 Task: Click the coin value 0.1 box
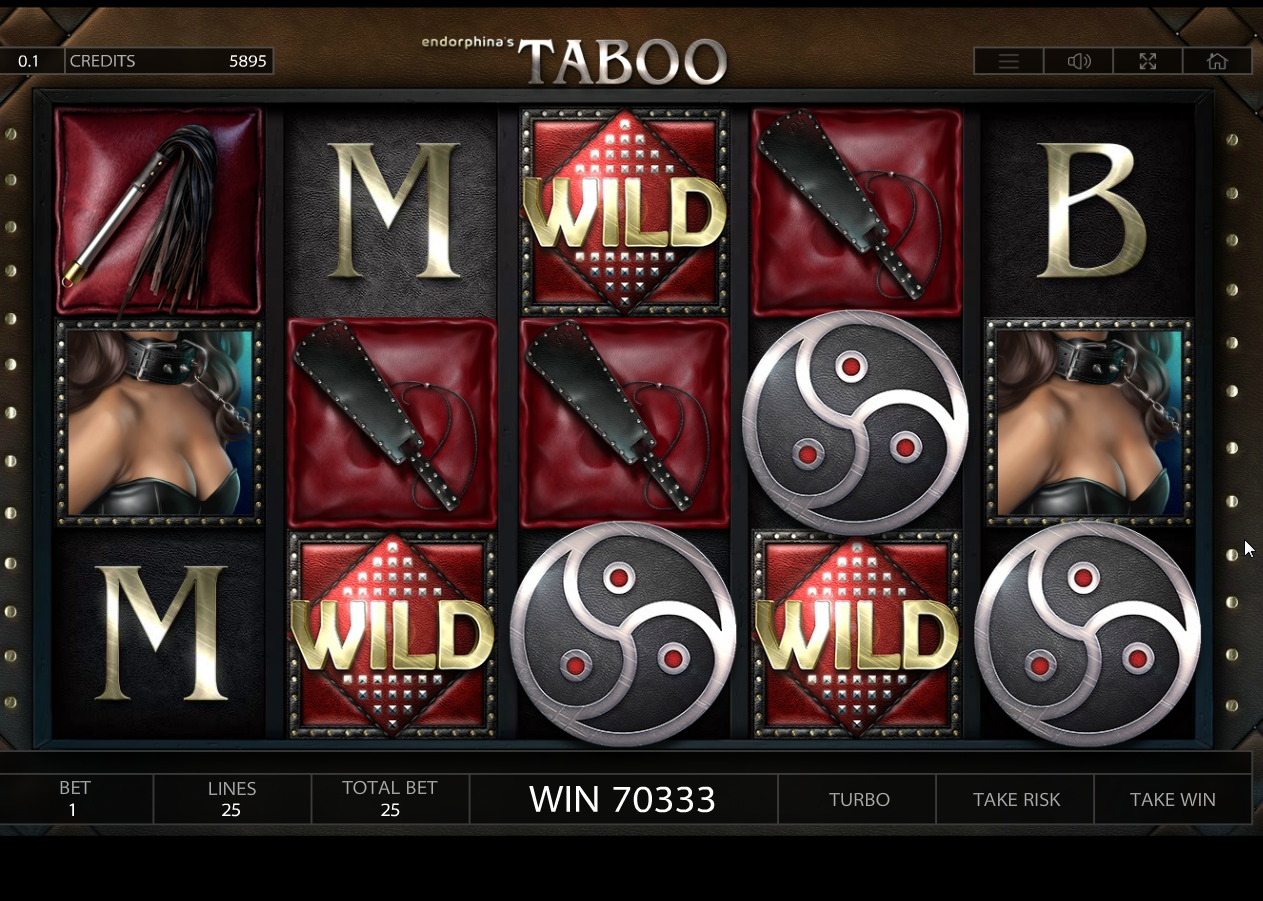29,61
